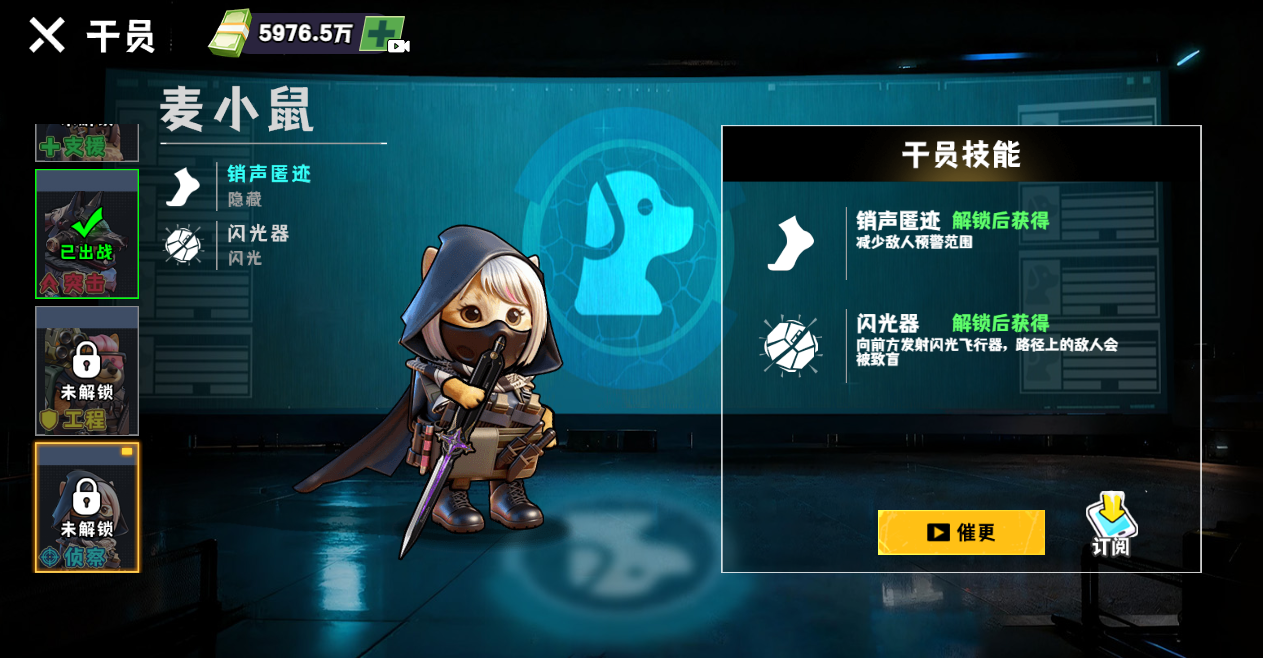Show the 闪光器 skill under the operator name
Image resolution: width=1263 pixels, height=658 pixels.
click(x=230, y=245)
